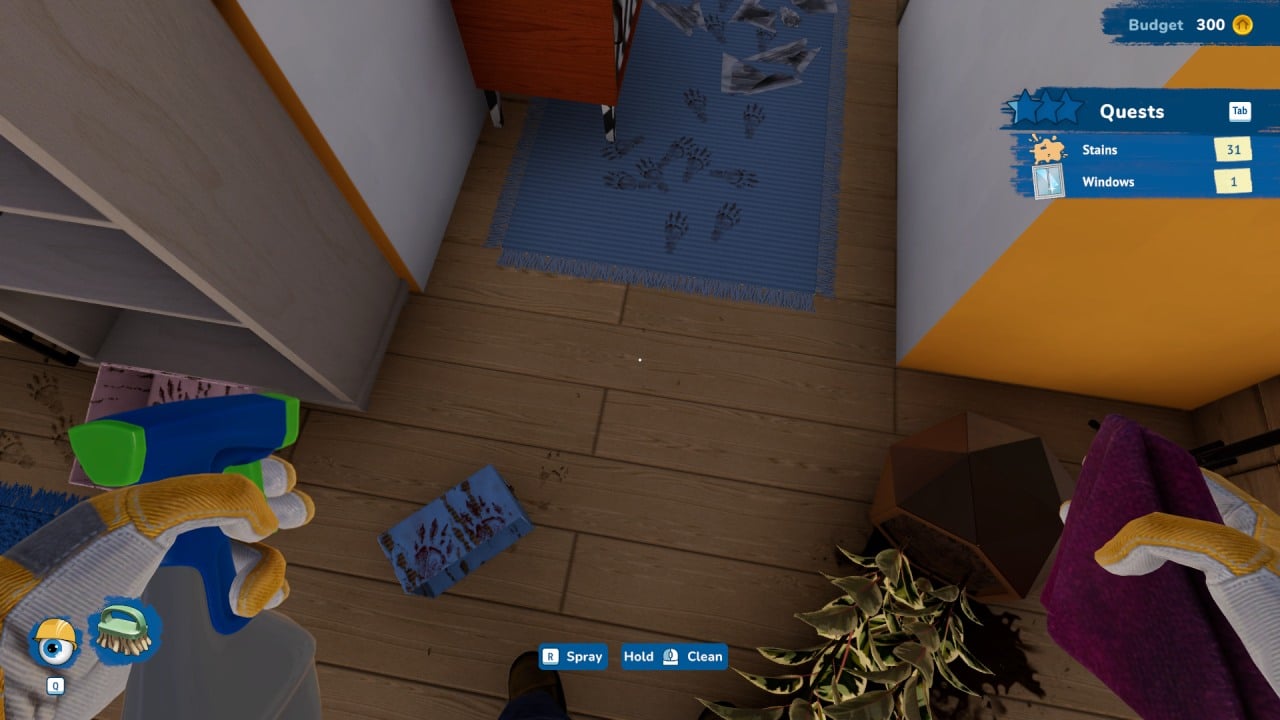Click the Budget label
The height and width of the screenshot is (720, 1280).
pos(1155,25)
